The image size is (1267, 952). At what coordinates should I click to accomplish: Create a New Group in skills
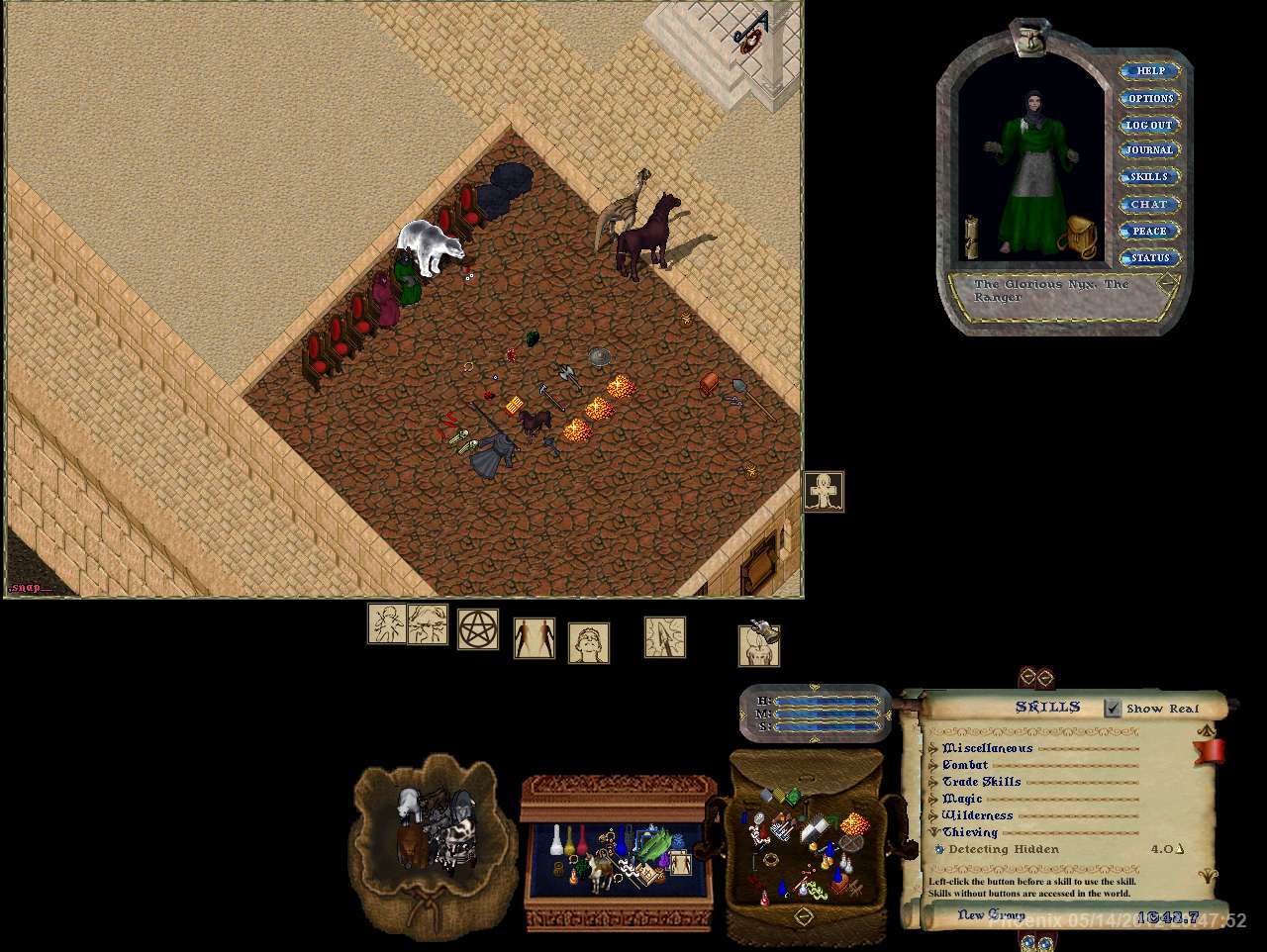991,915
